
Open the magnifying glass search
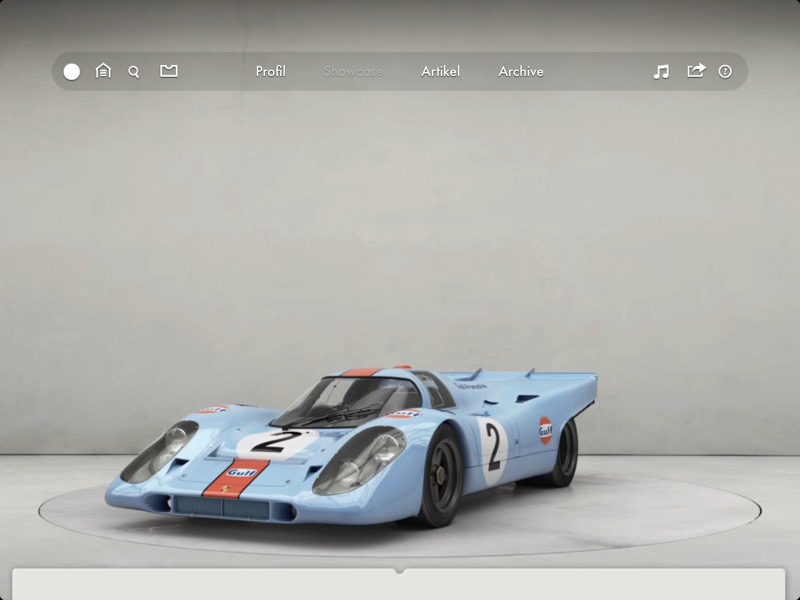pos(134,72)
